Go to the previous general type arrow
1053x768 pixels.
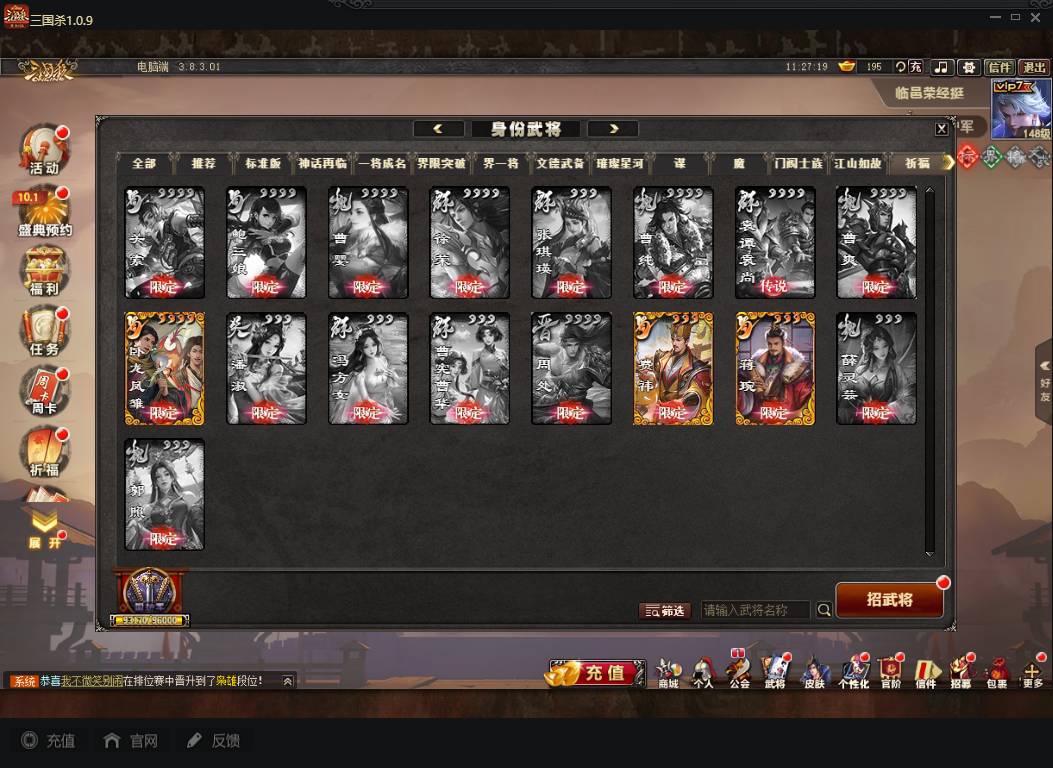[x=439, y=129]
